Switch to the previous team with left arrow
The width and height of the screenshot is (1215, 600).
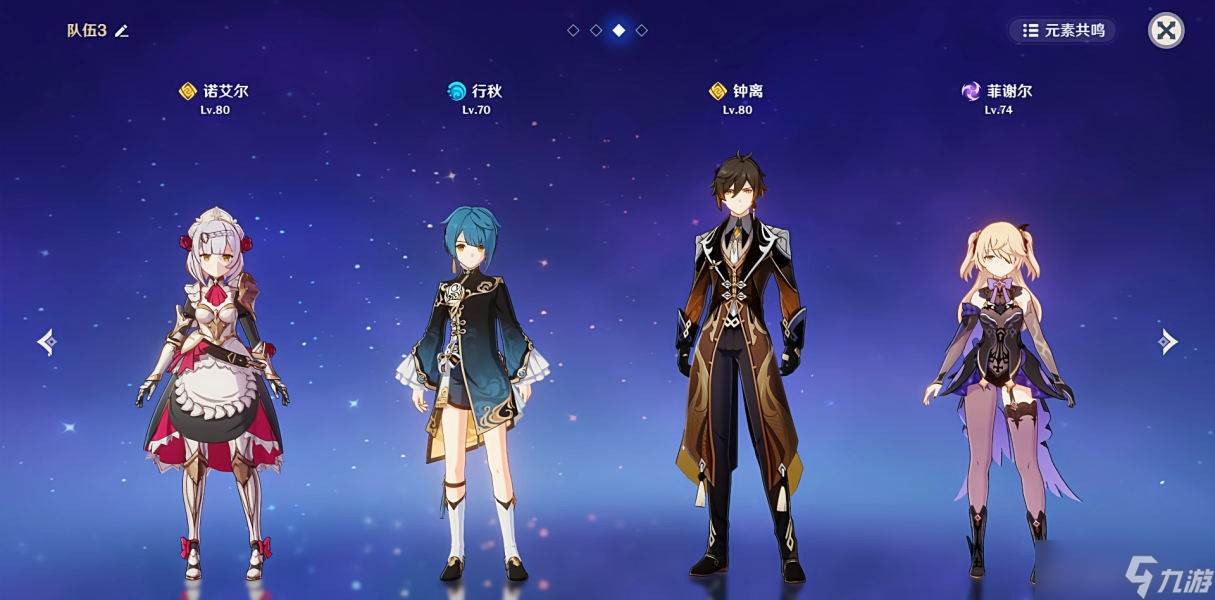click(47, 342)
